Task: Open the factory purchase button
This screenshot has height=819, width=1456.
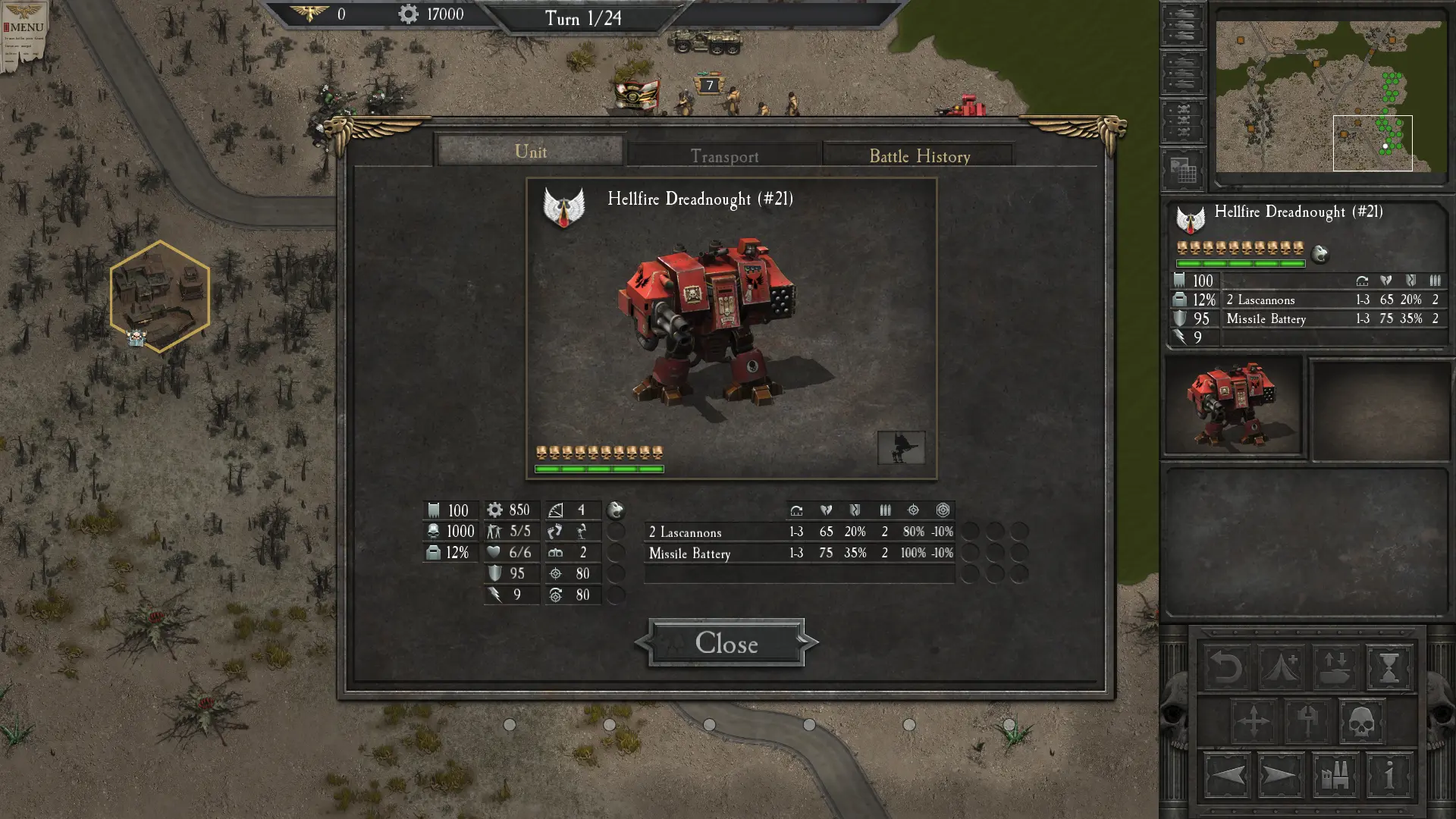Action: (1335, 776)
